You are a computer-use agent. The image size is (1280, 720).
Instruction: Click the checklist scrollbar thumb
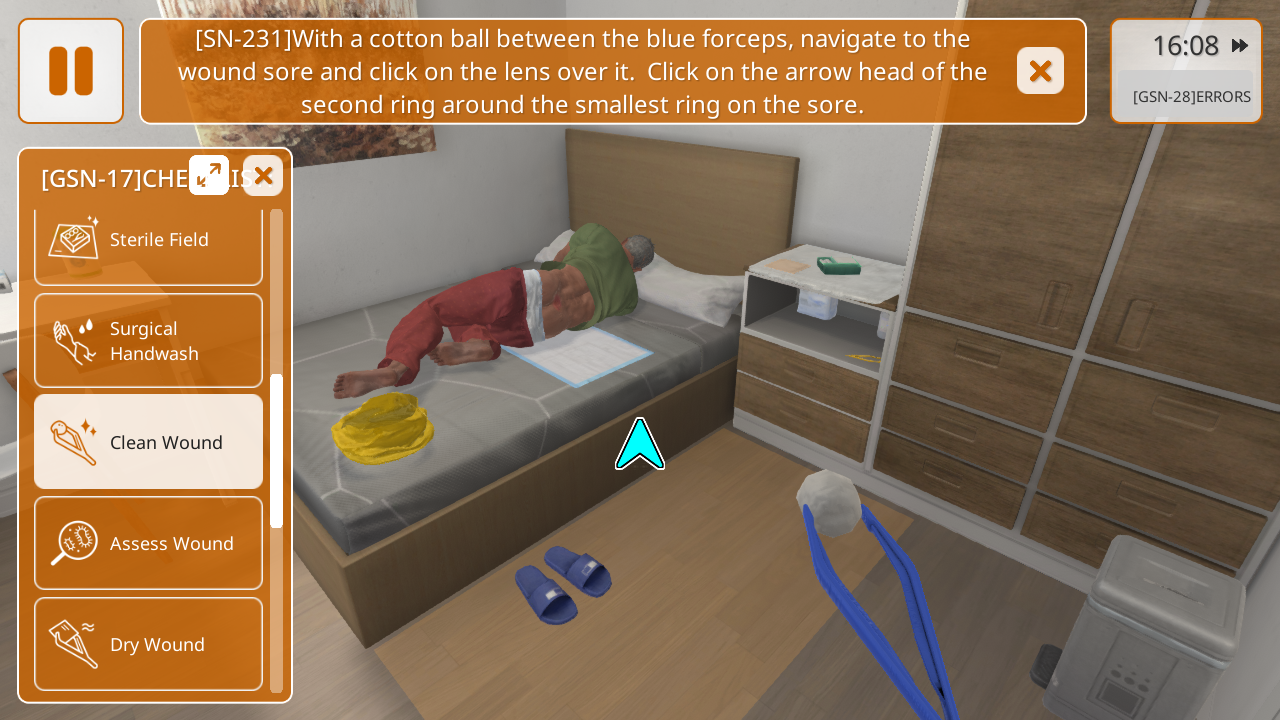click(x=277, y=450)
